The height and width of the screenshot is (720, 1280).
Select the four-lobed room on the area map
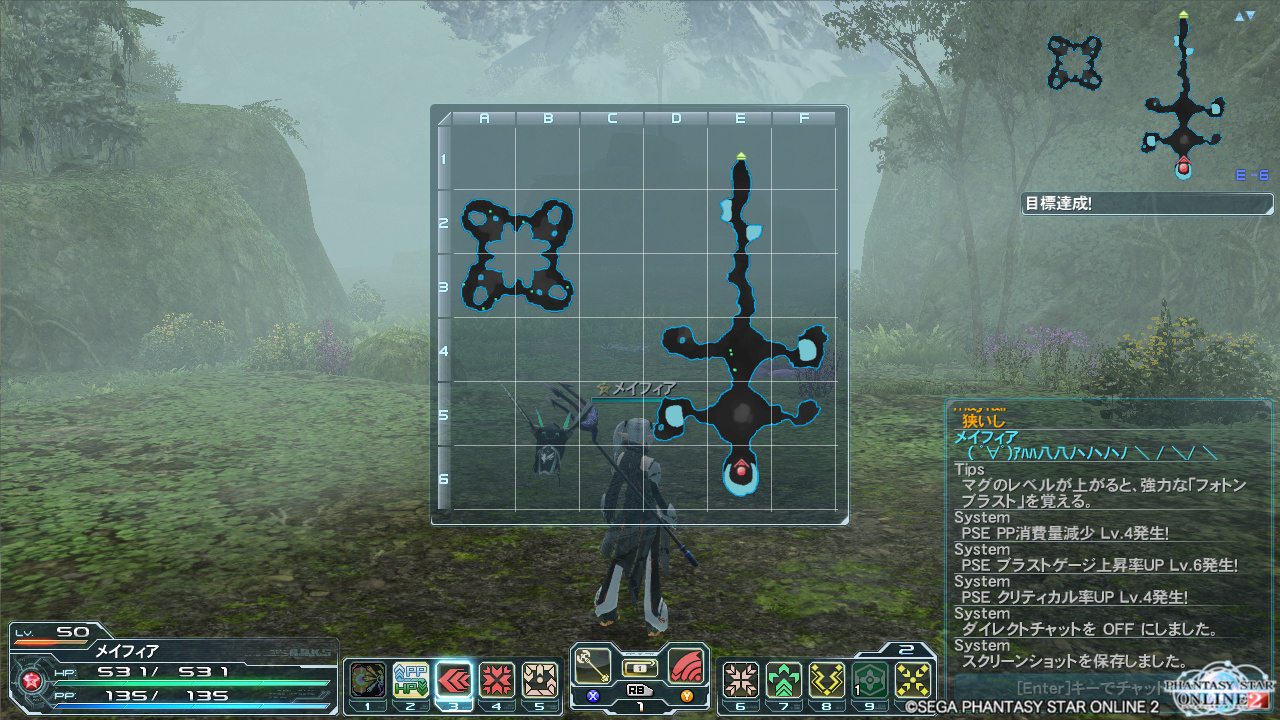(517, 254)
